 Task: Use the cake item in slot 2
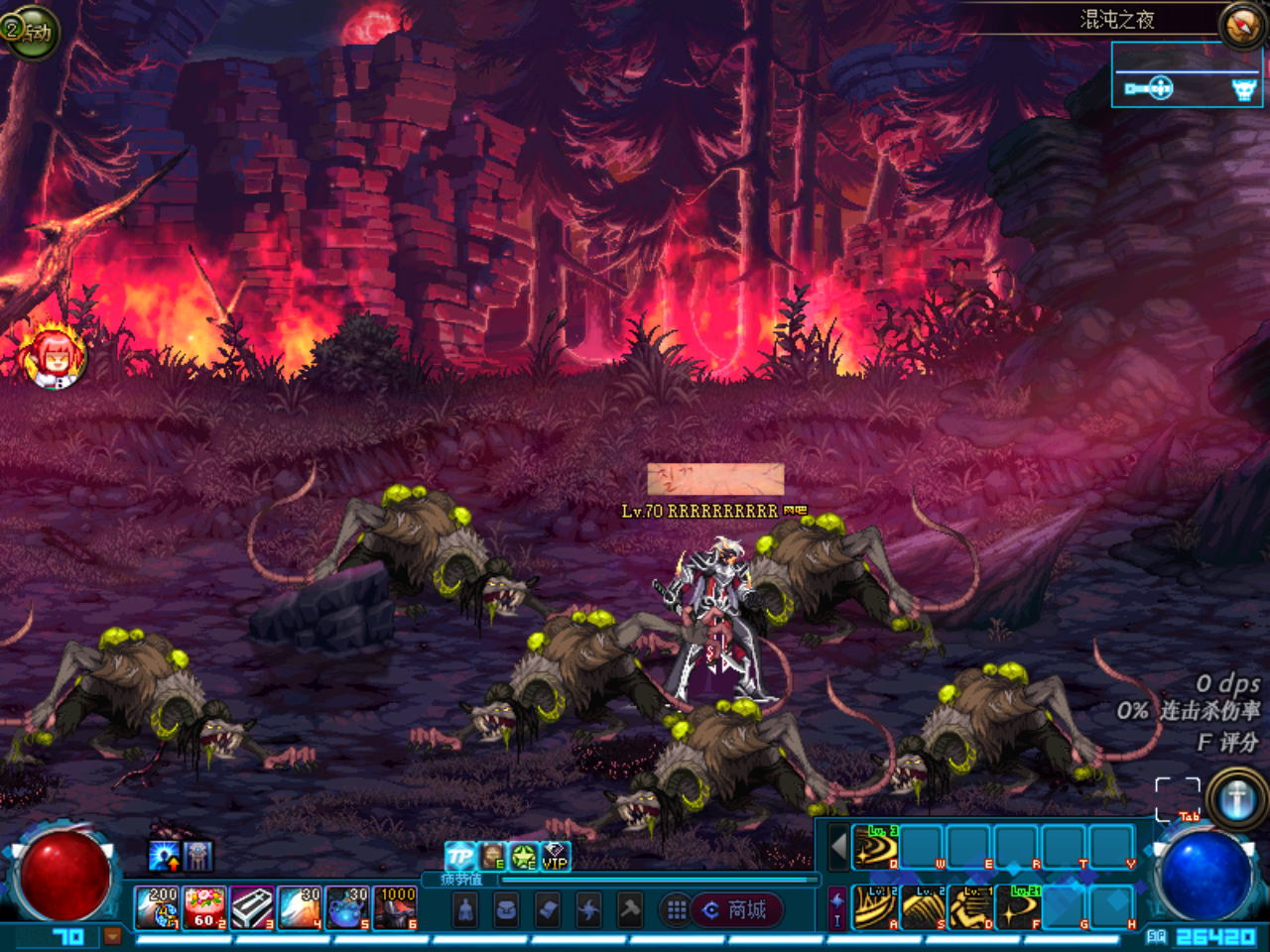204,907
